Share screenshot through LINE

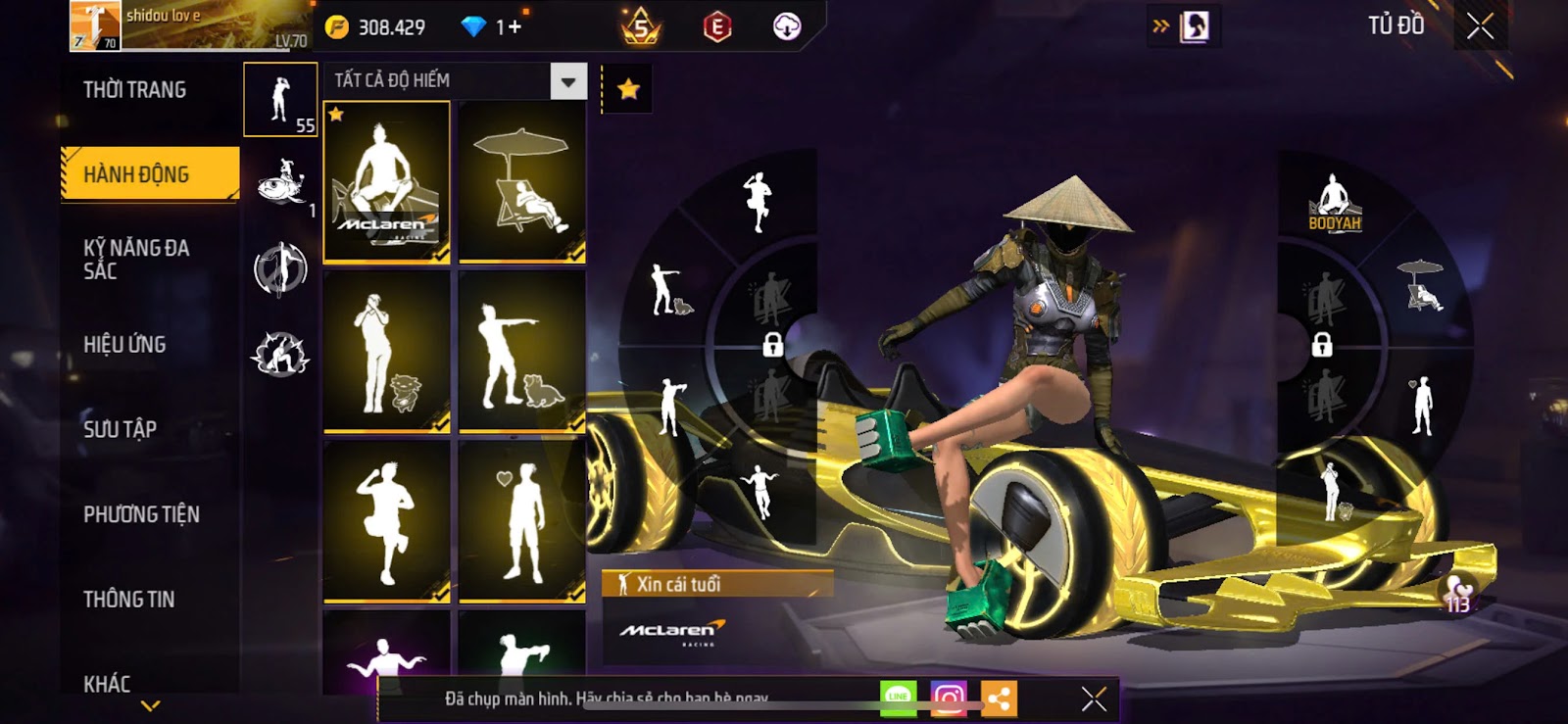click(x=898, y=699)
